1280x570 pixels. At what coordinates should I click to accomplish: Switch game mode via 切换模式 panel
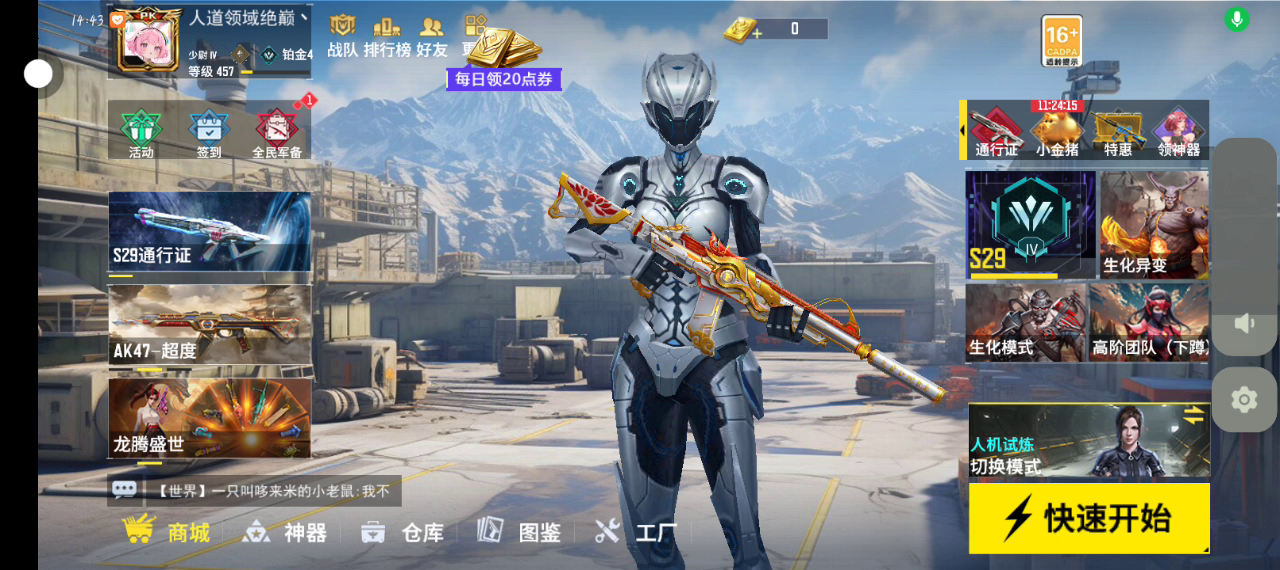(x=1089, y=441)
